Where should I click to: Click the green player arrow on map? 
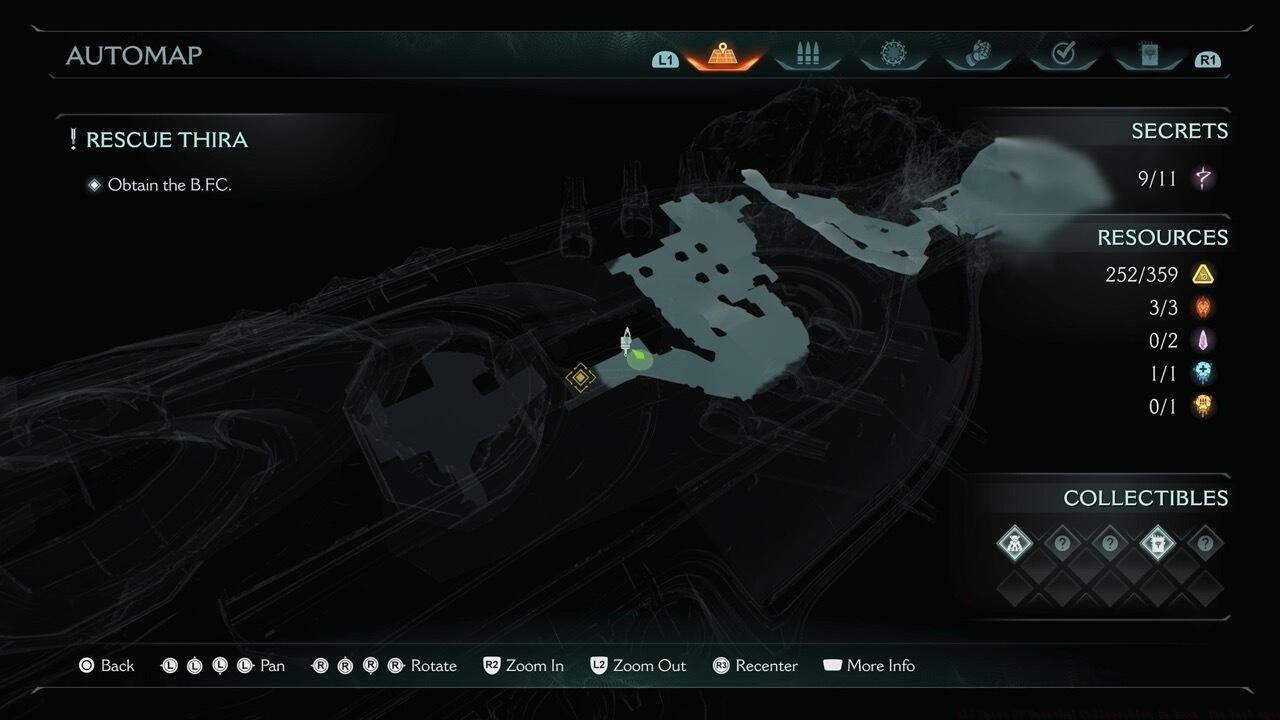[x=639, y=356]
